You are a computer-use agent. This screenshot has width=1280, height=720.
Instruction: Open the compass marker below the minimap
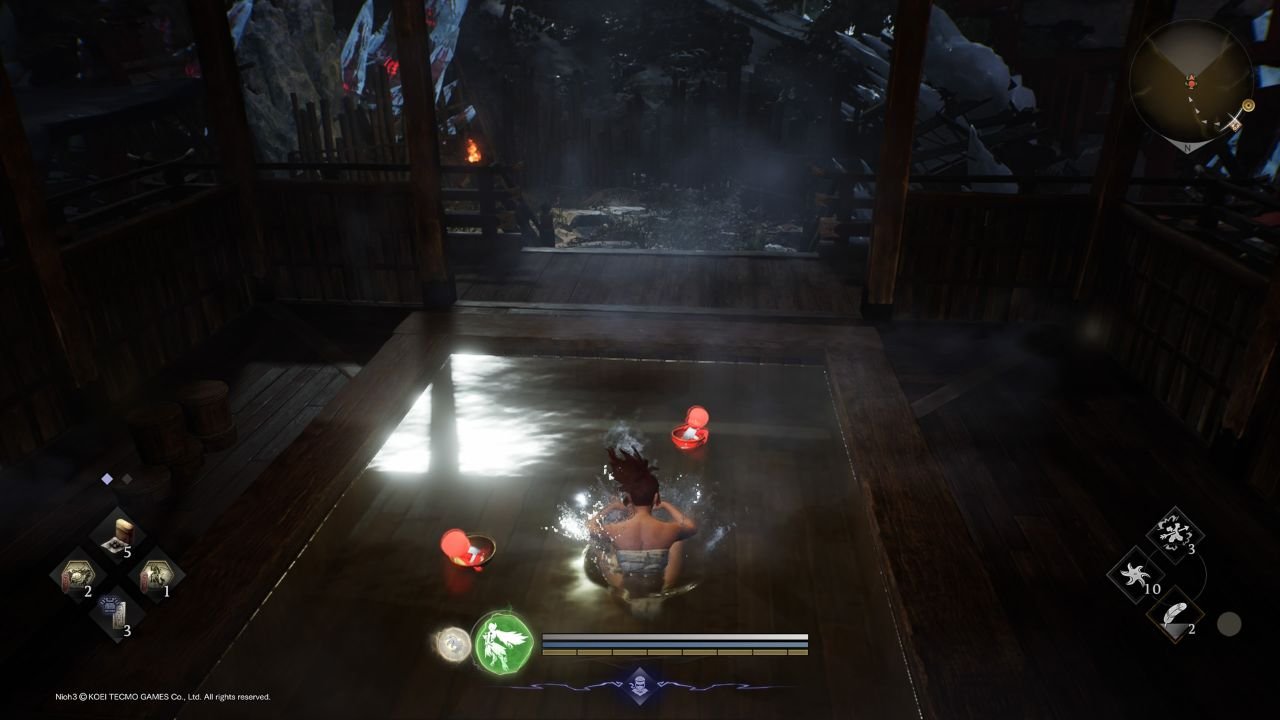tap(1248, 105)
